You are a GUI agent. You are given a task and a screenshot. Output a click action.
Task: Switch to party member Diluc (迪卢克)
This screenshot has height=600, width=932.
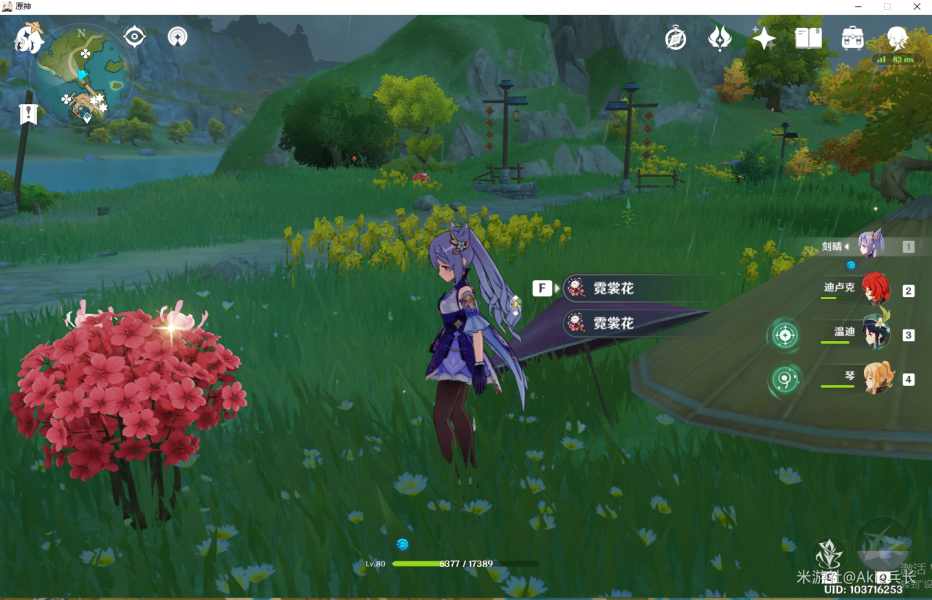pos(875,290)
